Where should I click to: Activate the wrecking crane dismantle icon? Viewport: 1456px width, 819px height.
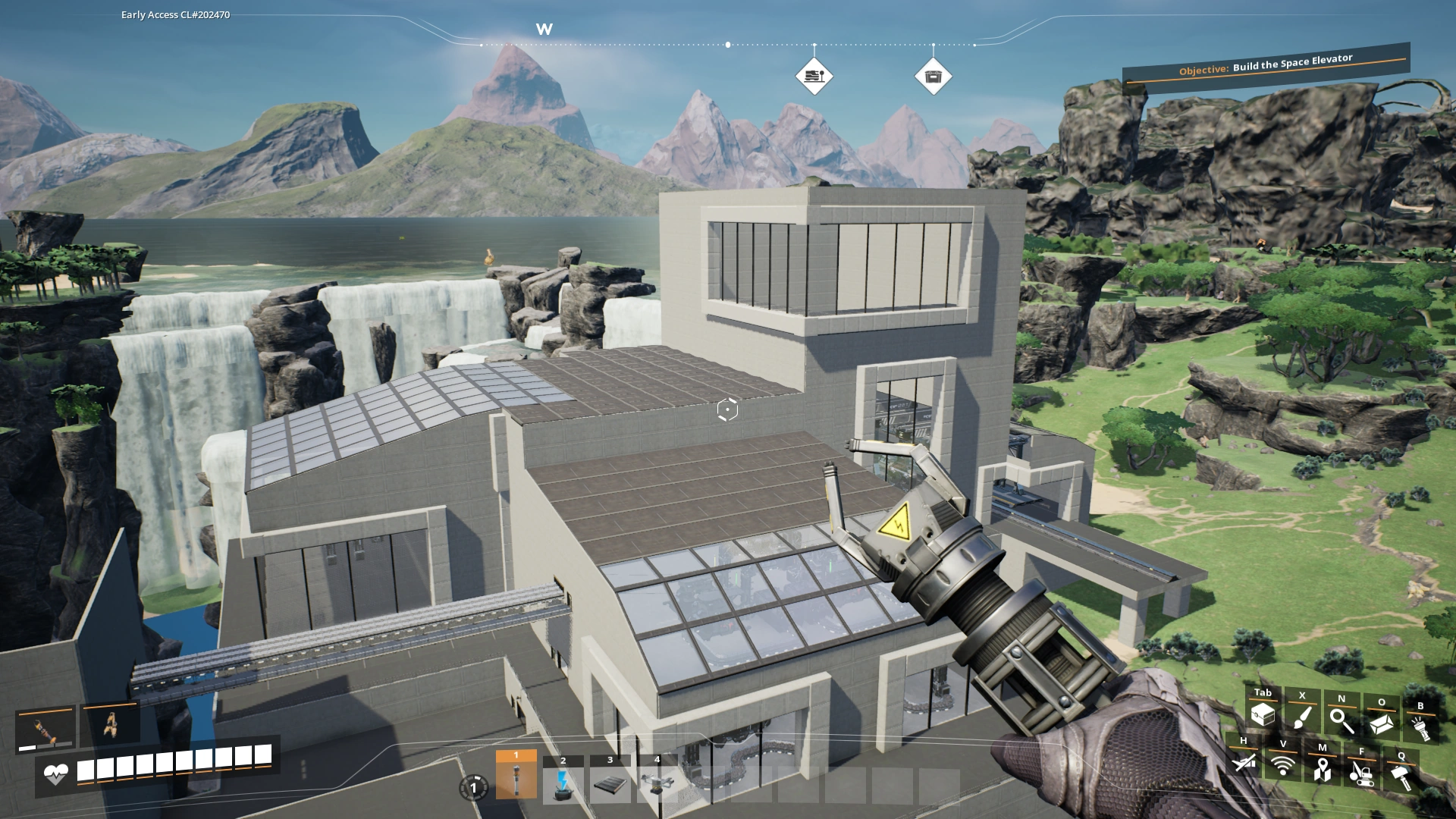point(1362,773)
